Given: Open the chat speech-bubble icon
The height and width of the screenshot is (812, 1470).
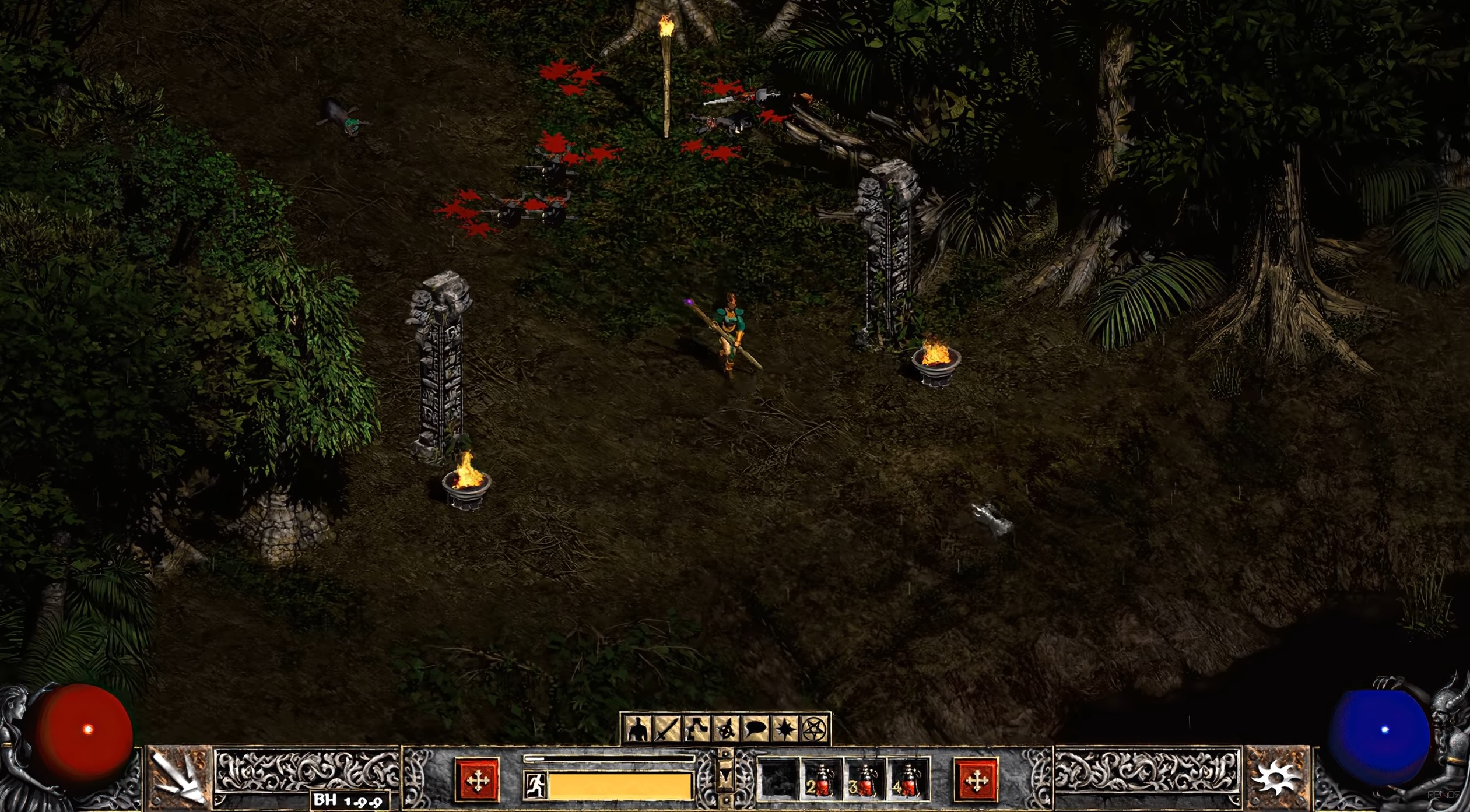Looking at the screenshot, I should [x=756, y=729].
